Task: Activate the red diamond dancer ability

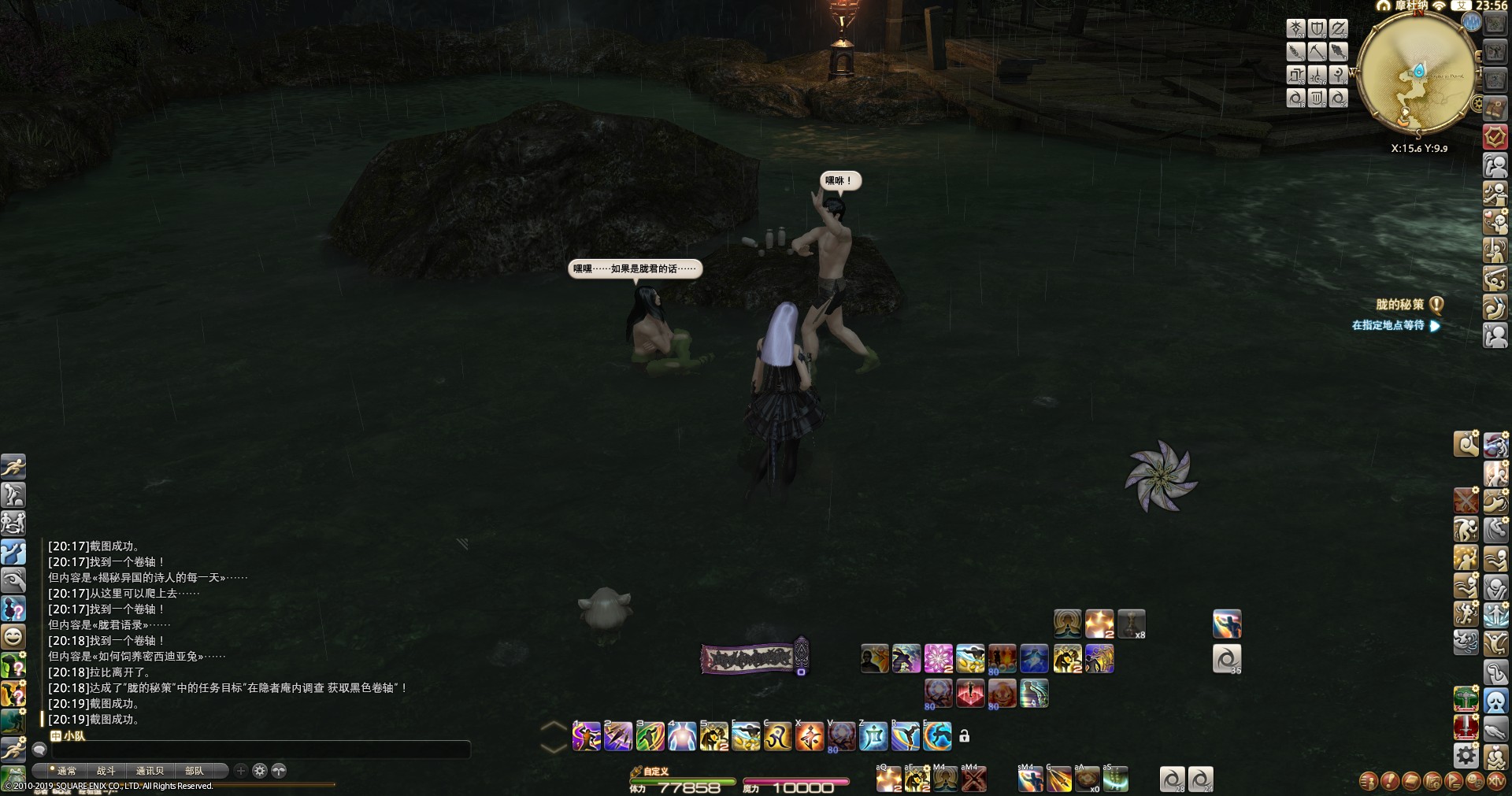Action: point(970,694)
